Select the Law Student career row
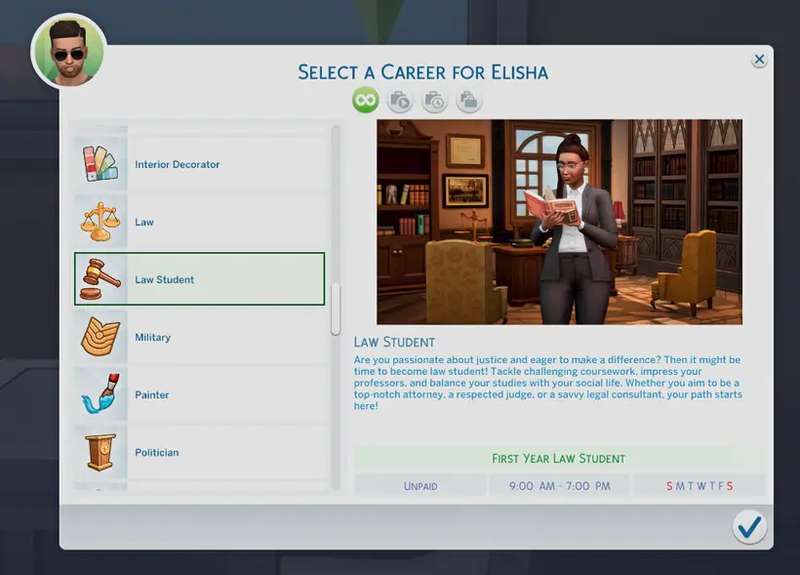The width and height of the screenshot is (800, 575). tap(200, 279)
